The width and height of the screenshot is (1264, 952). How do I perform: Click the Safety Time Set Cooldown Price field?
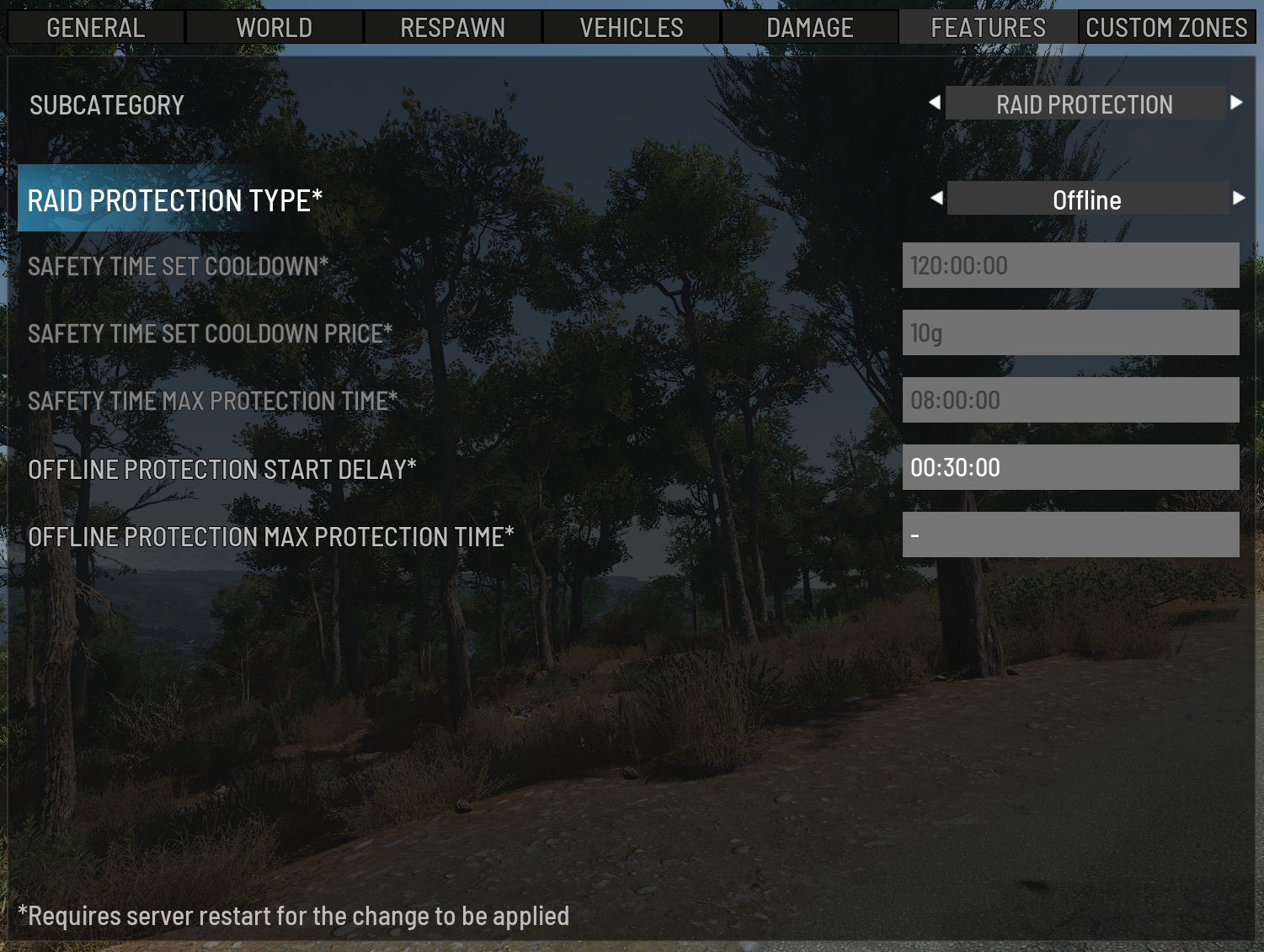tap(1070, 332)
